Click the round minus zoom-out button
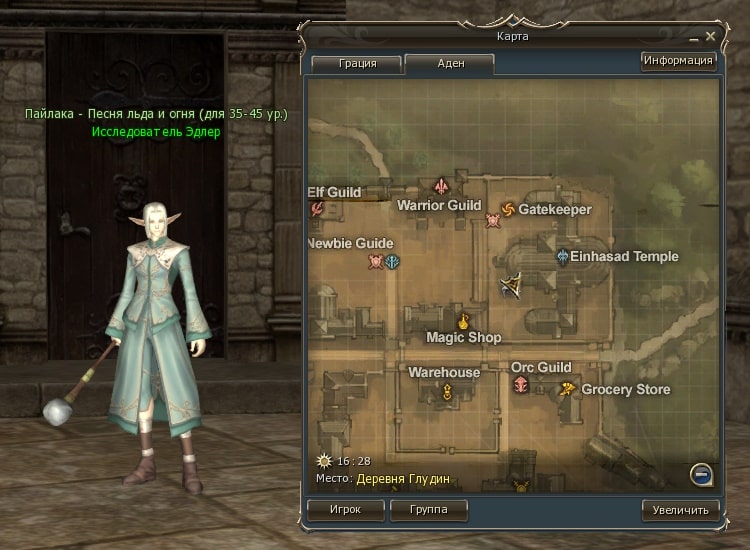Image resolution: width=750 pixels, height=550 pixels. point(702,473)
